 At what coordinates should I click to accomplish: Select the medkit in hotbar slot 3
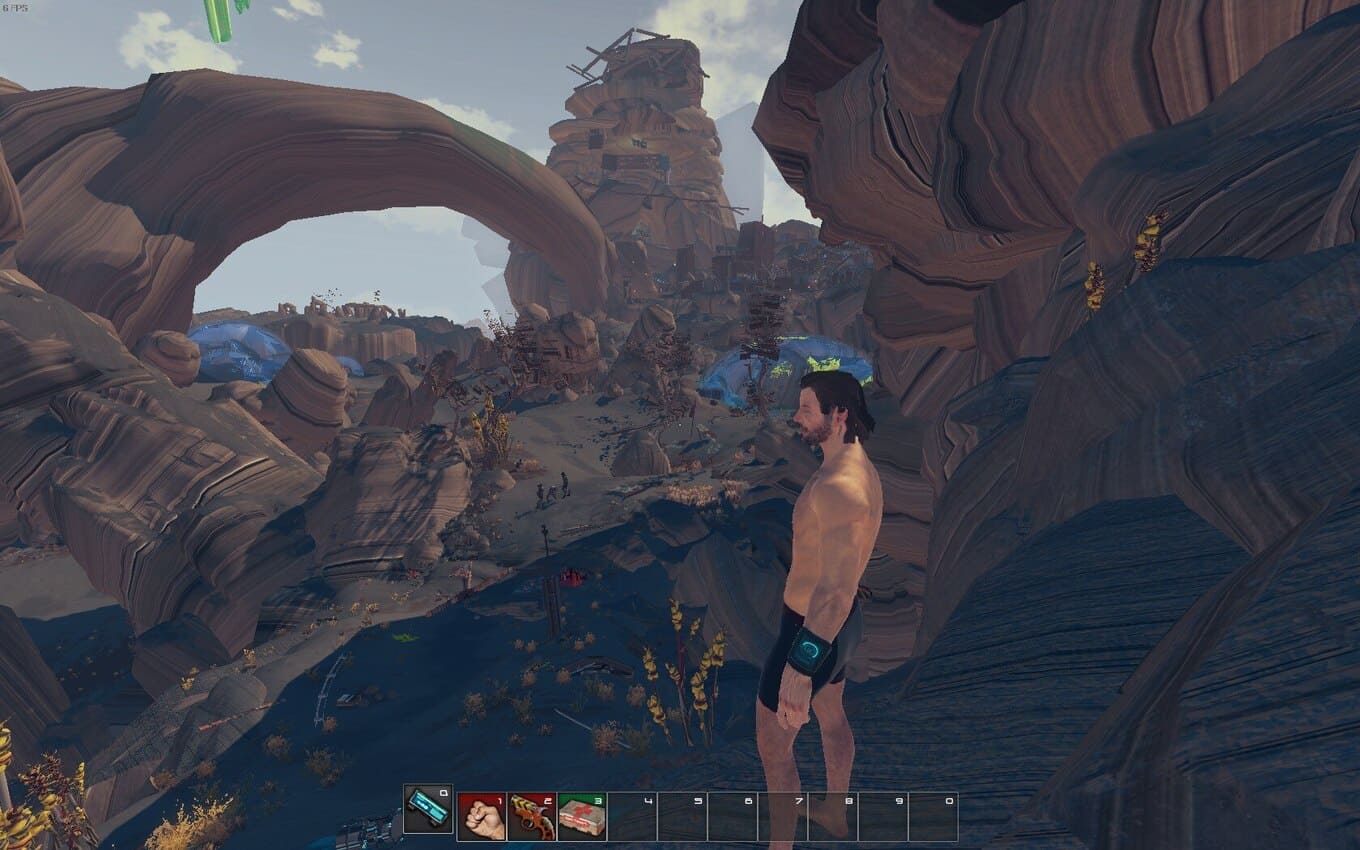(x=582, y=816)
